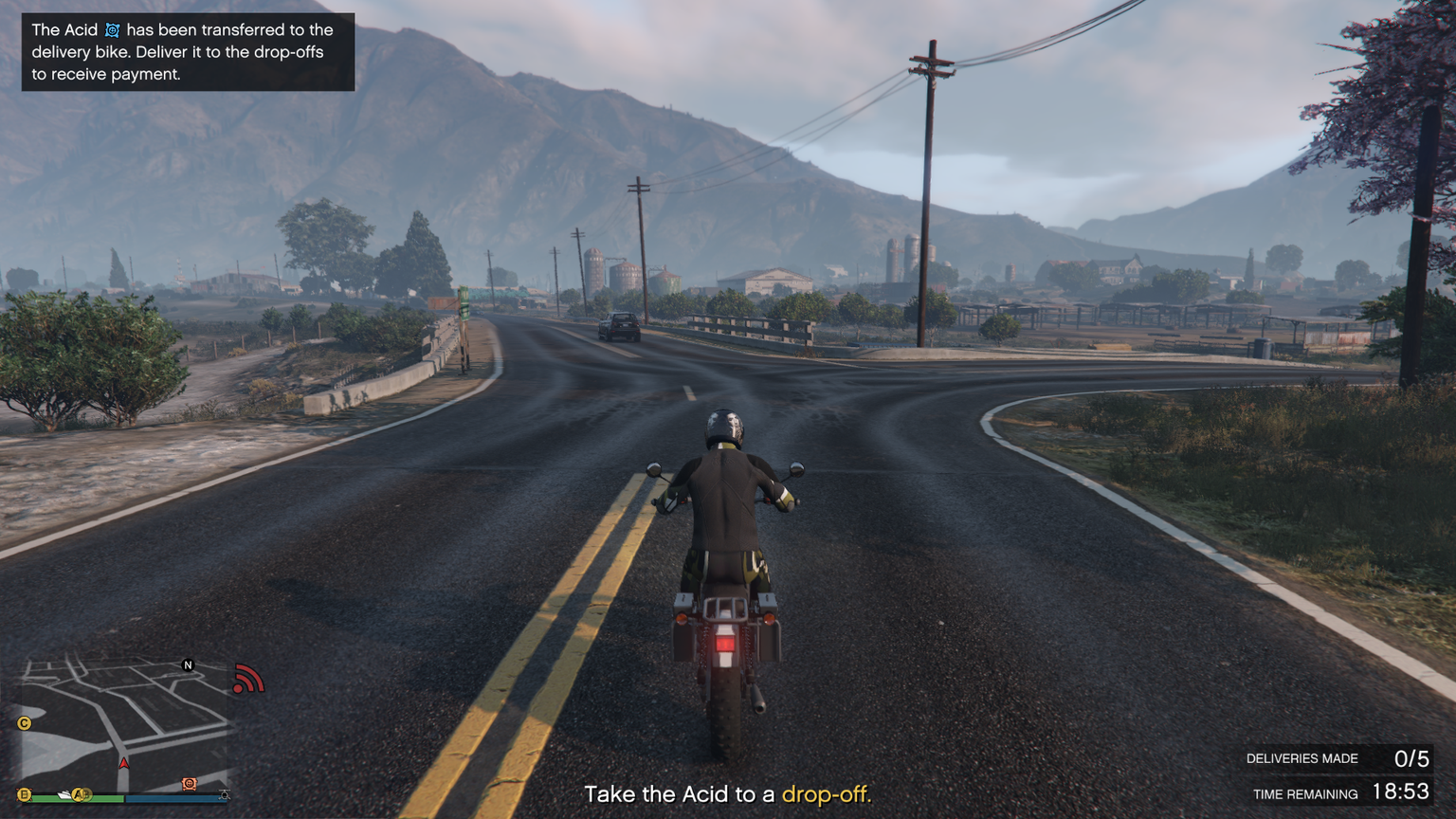Select the orange acid lab truck blip
Screen dimensions: 1456x819
coord(190,784)
